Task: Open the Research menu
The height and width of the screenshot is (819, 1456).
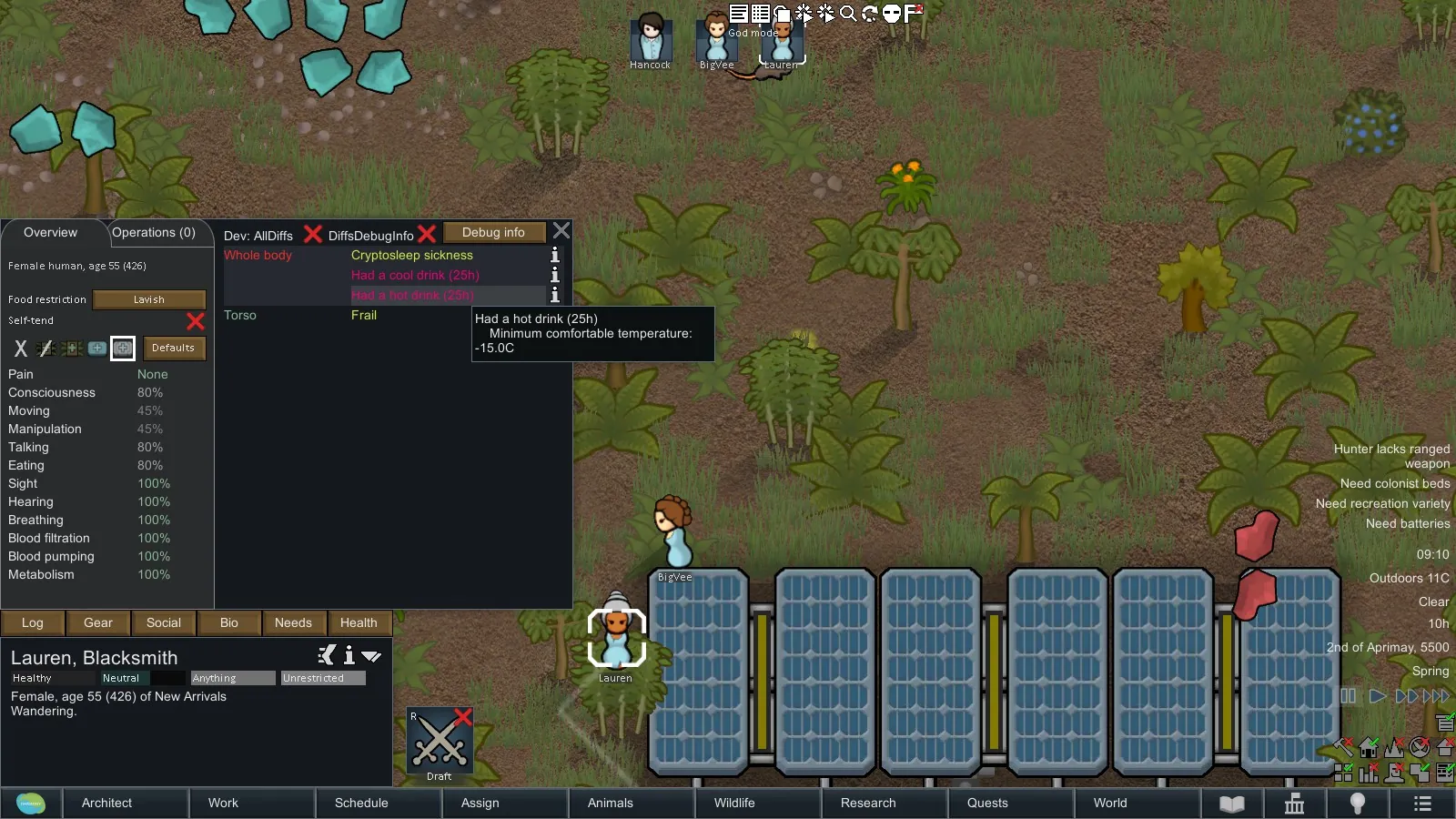Action: coord(868,804)
